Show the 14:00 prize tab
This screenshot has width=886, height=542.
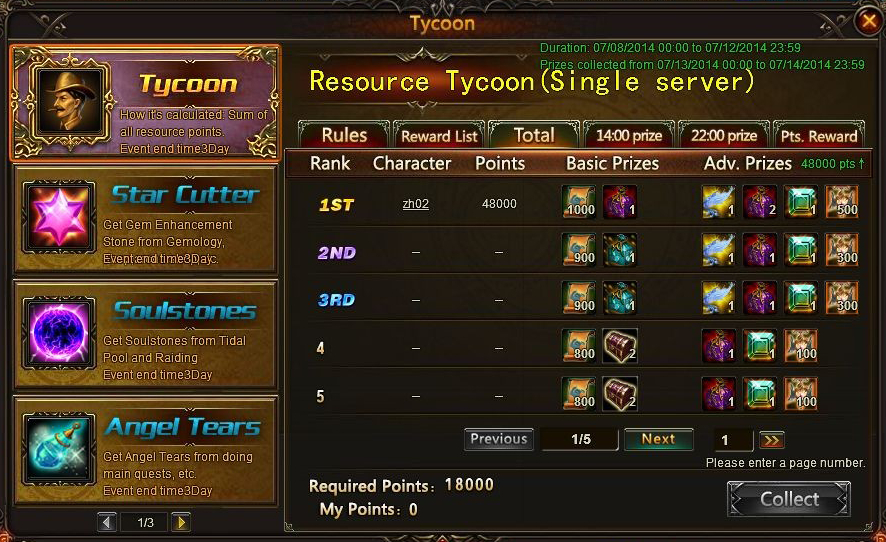629,136
